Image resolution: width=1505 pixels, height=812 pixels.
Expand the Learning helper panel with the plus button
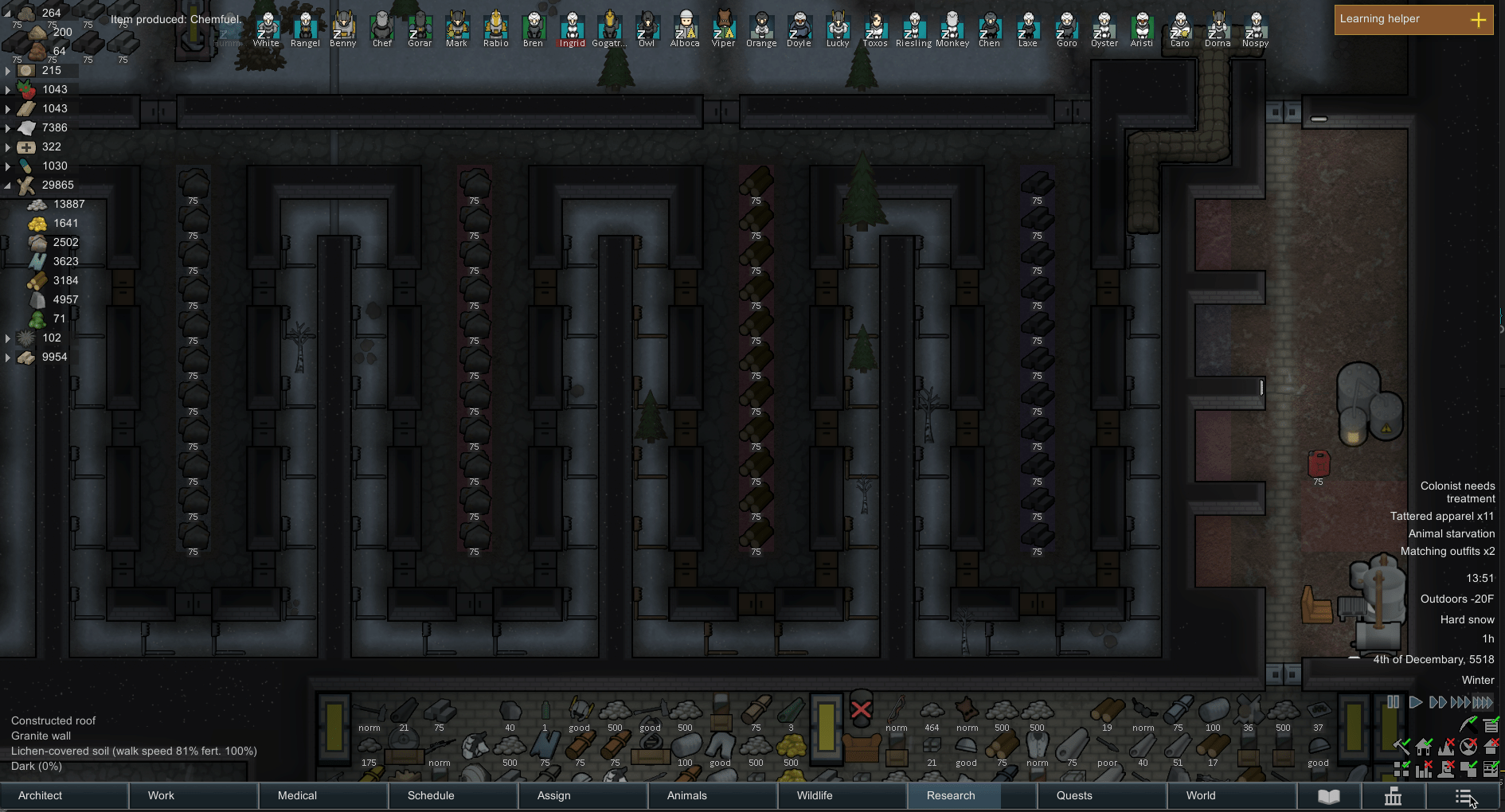[1480, 19]
